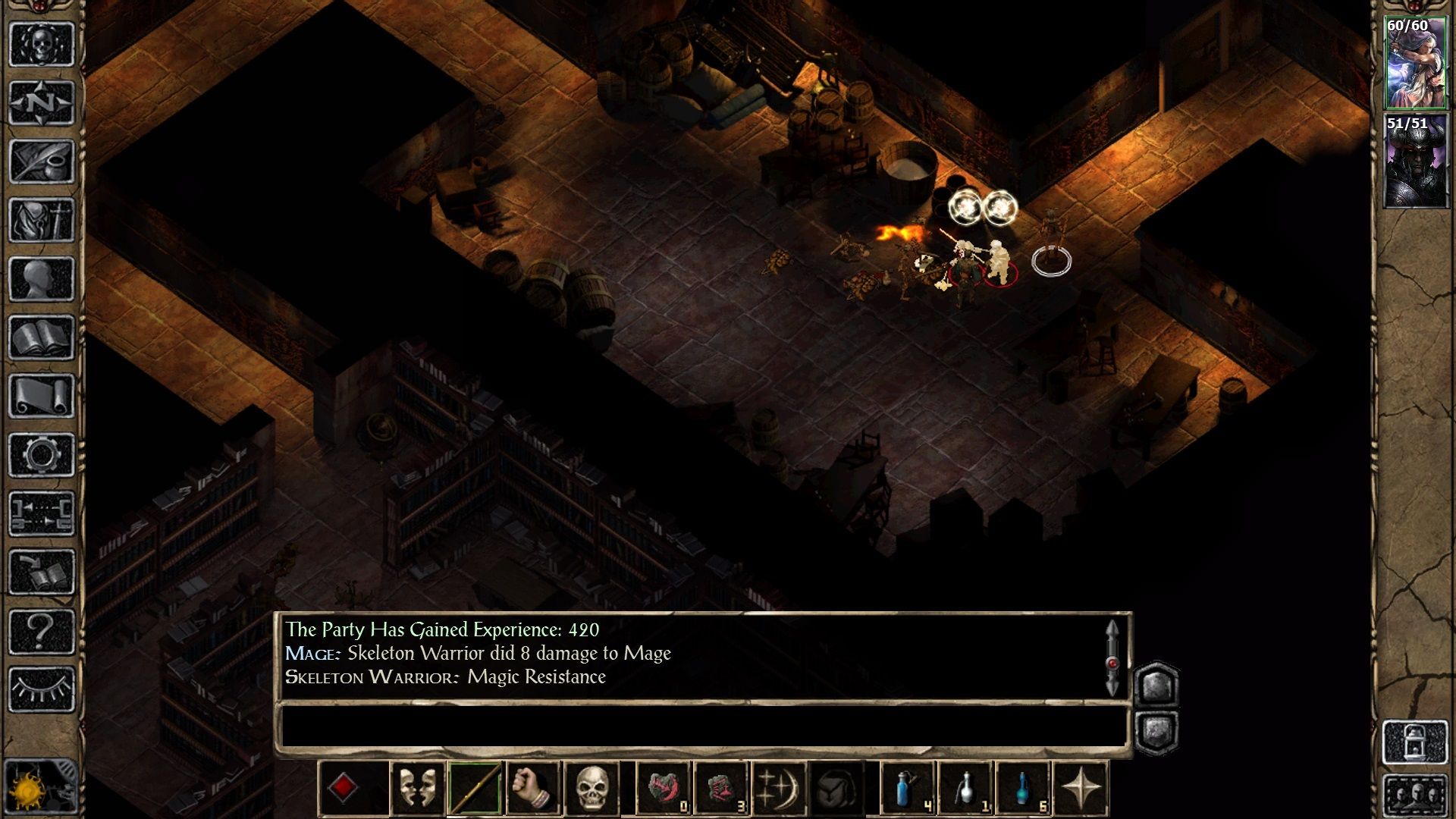Viewport: 1456px width, 819px height.
Task: Open the inventory screen
Action: coord(42,221)
